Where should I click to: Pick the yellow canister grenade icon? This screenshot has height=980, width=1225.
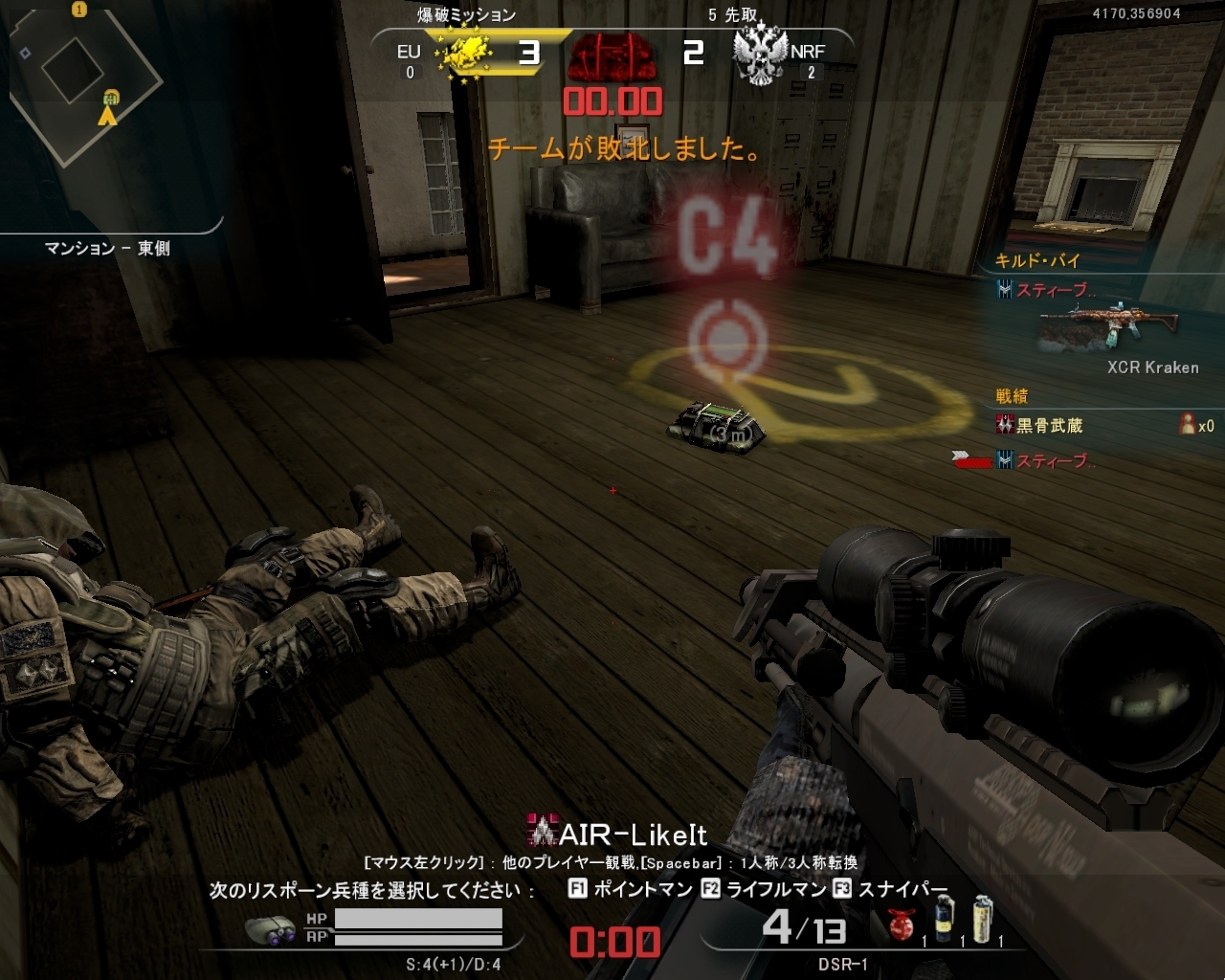click(983, 920)
